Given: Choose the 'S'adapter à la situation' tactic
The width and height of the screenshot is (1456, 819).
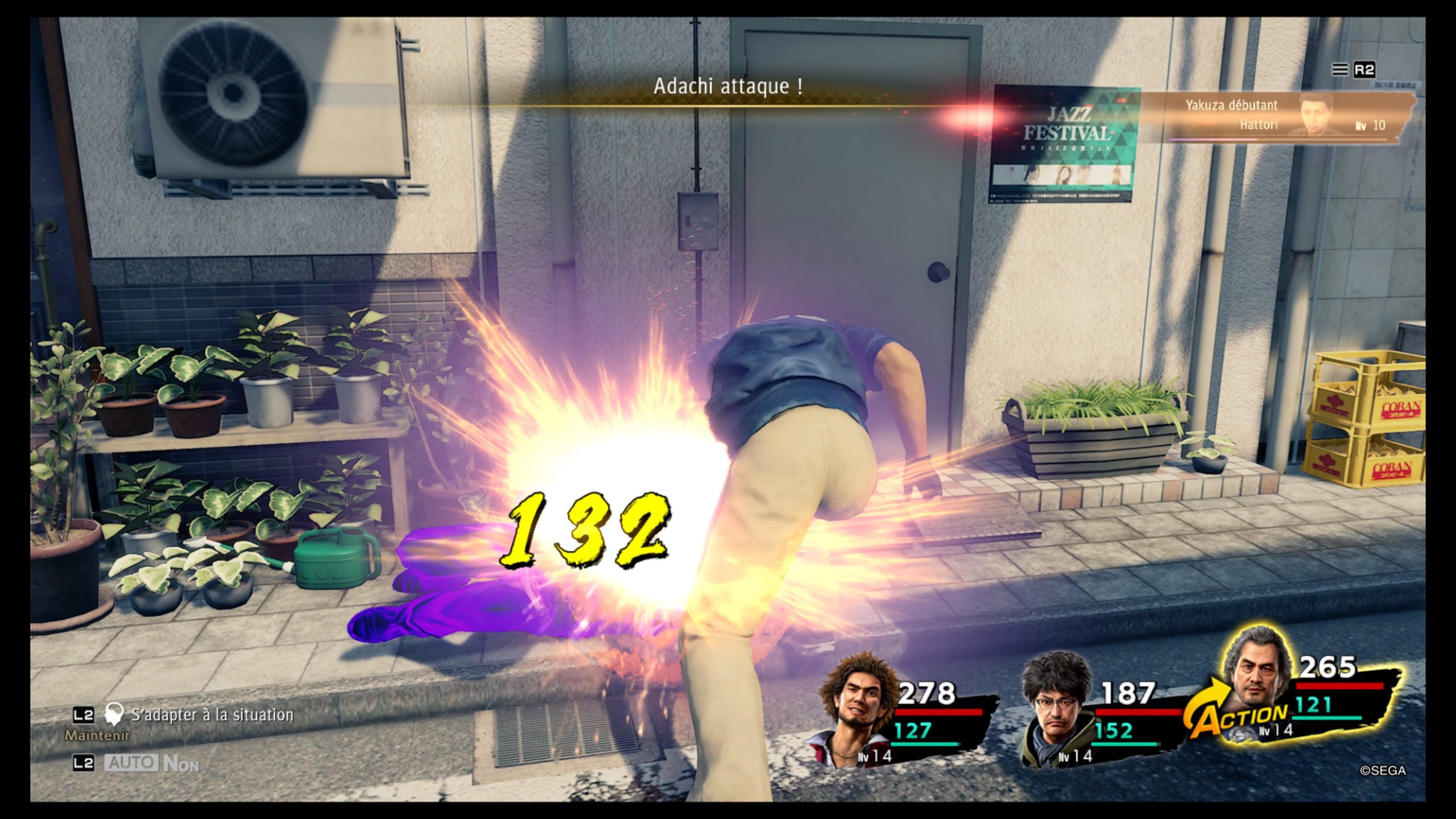Looking at the screenshot, I should tap(212, 715).
